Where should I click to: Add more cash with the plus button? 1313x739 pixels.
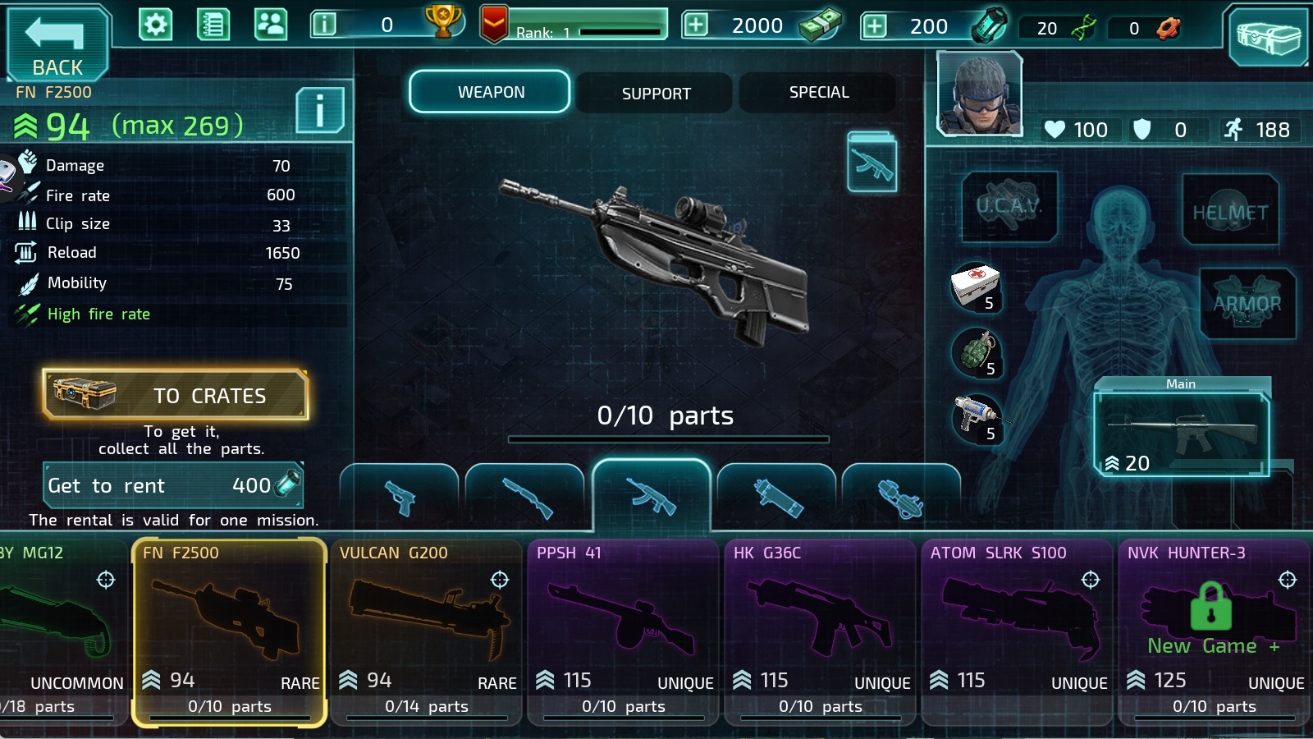(x=696, y=25)
